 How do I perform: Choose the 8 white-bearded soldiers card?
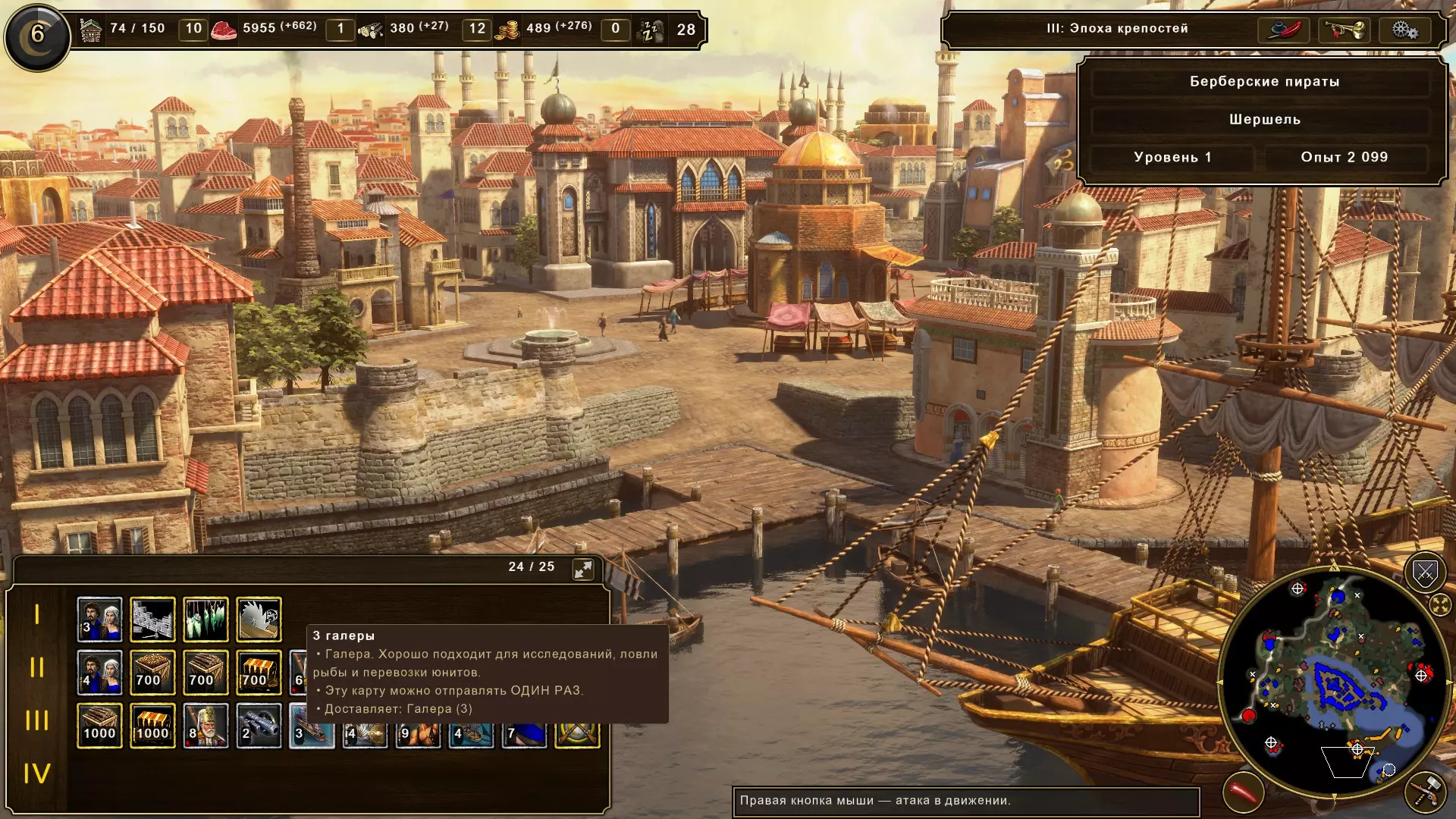pyautogui.click(x=206, y=726)
